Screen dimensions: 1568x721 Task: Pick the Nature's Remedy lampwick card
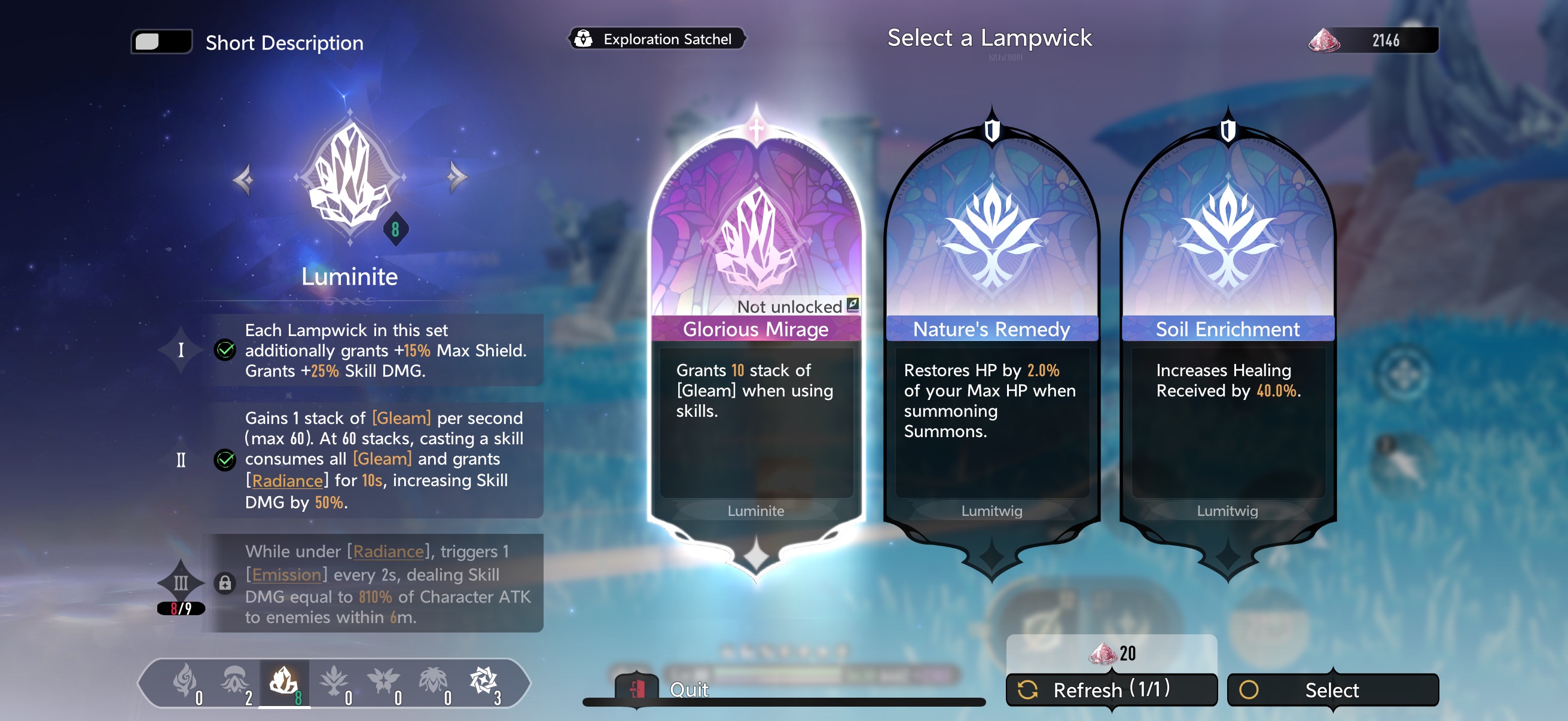point(991,341)
